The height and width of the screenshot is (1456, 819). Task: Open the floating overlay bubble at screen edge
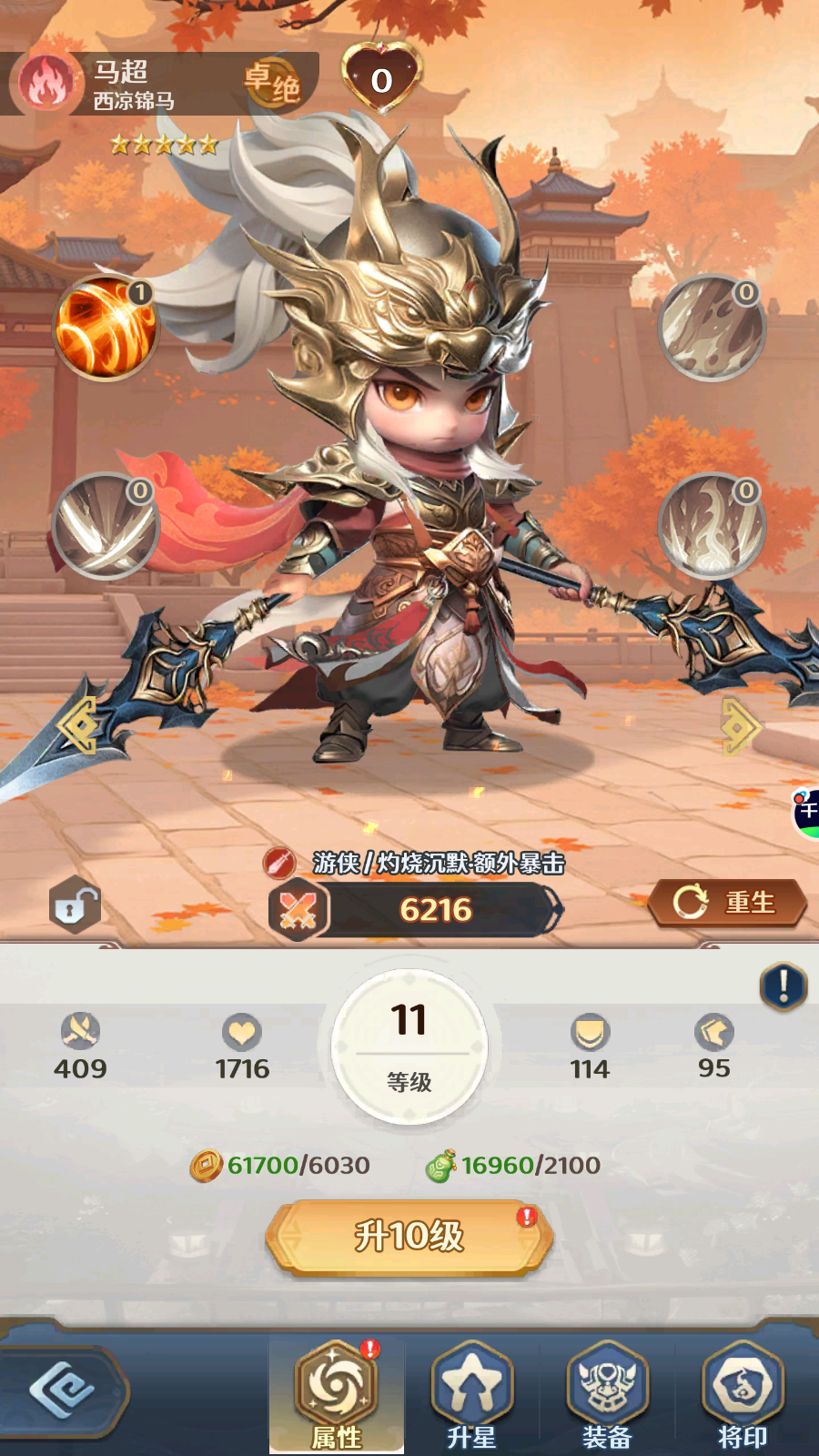point(806,813)
